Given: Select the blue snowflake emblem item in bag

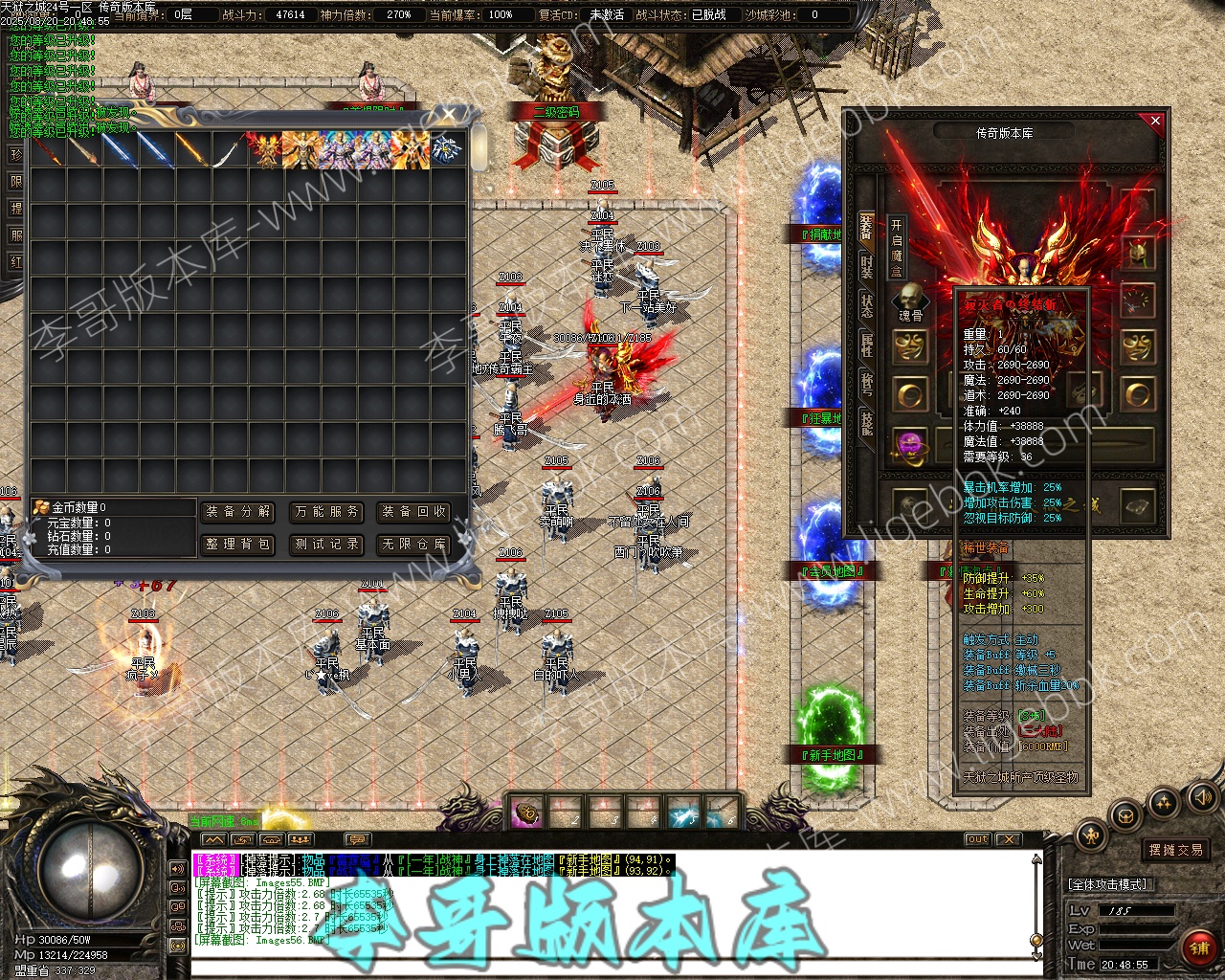Looking at the screenshot, I should [446, 150].
